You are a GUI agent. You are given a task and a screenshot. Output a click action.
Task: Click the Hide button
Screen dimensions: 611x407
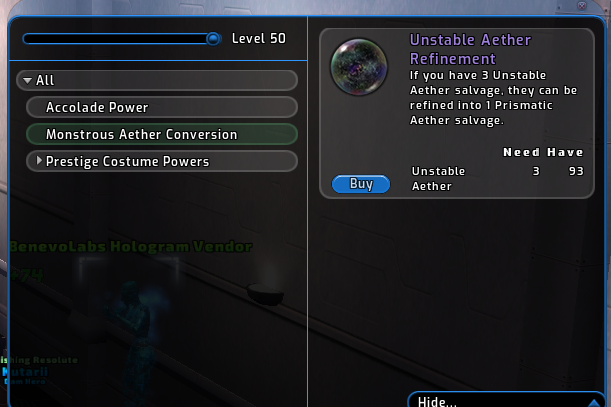coord(437,401)
